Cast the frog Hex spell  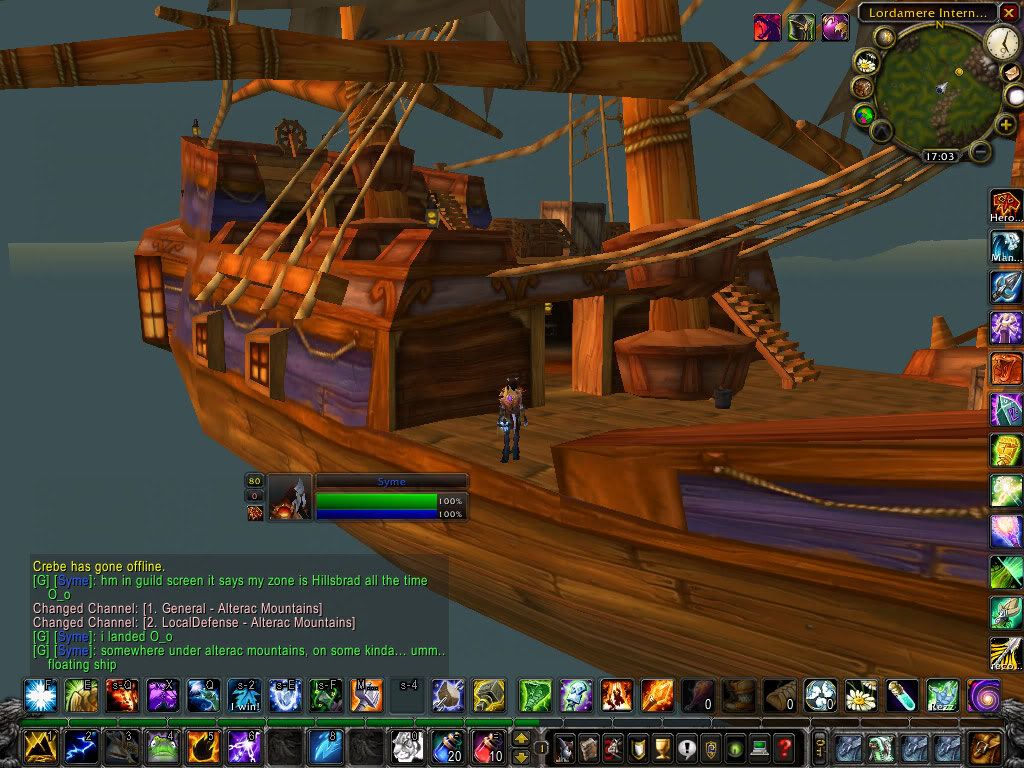160,747
